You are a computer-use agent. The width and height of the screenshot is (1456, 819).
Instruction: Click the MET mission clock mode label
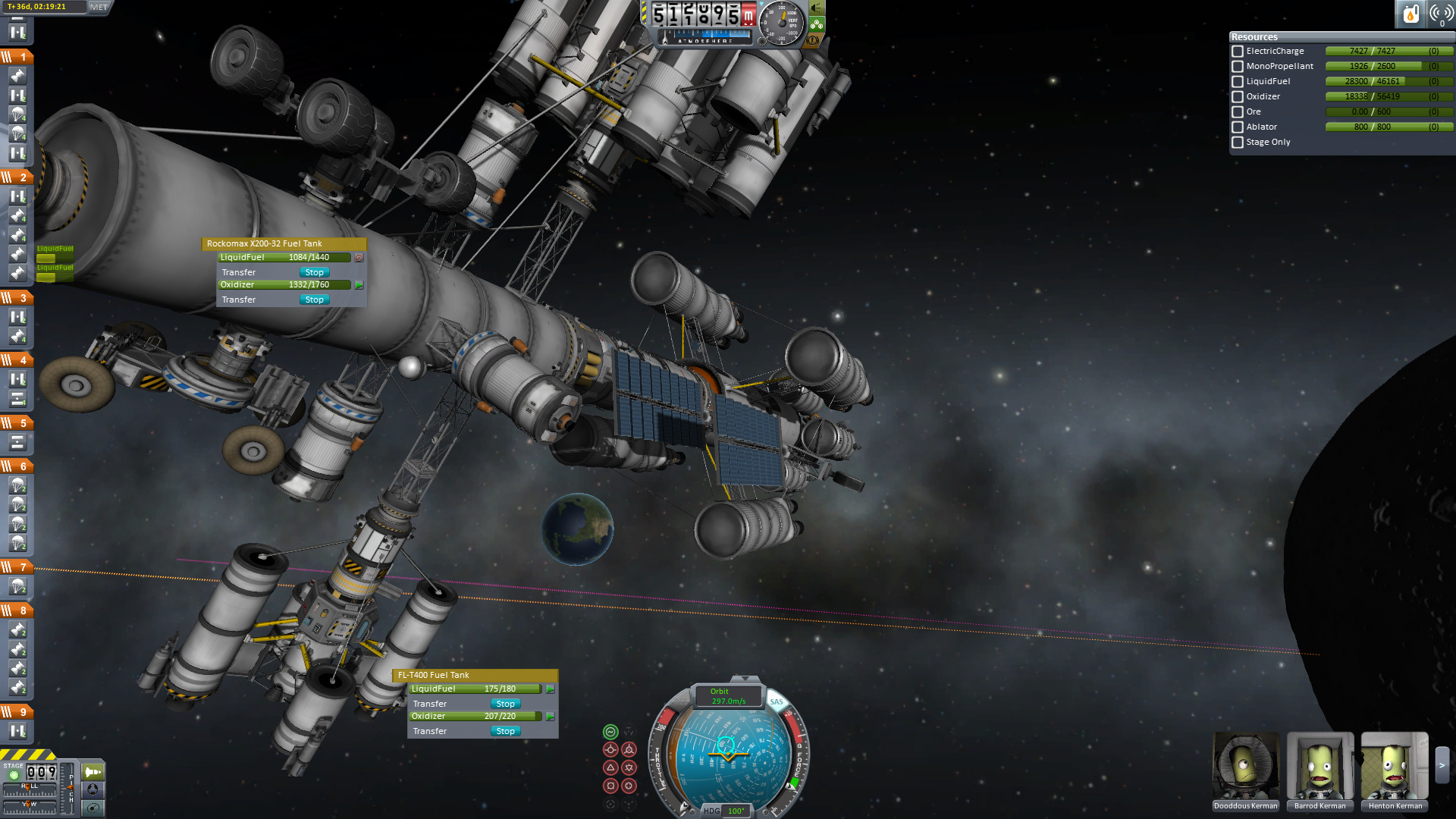coord(99,8)
